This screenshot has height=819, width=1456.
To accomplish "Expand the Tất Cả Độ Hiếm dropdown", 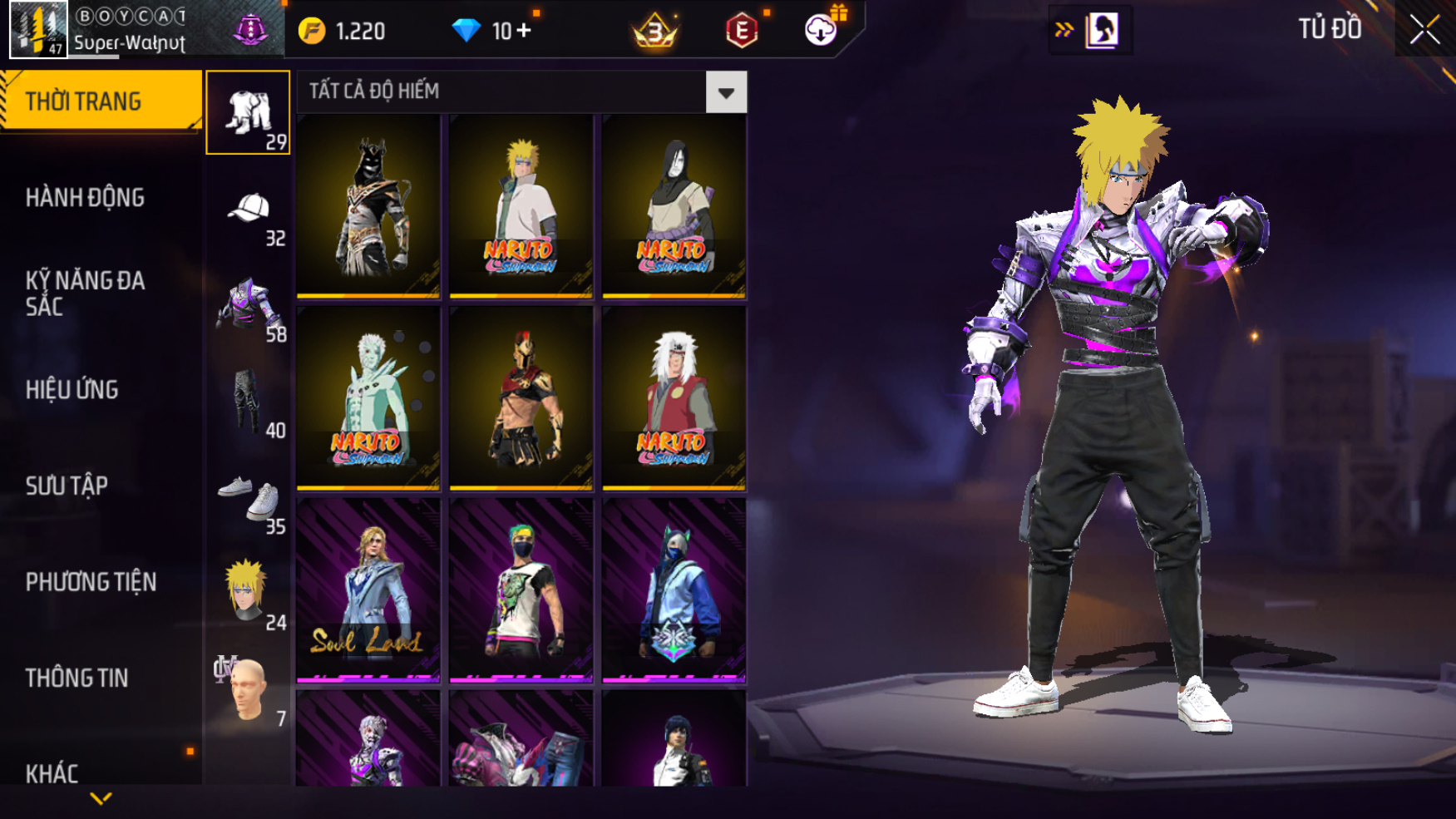I will click(x=726, y=91).
